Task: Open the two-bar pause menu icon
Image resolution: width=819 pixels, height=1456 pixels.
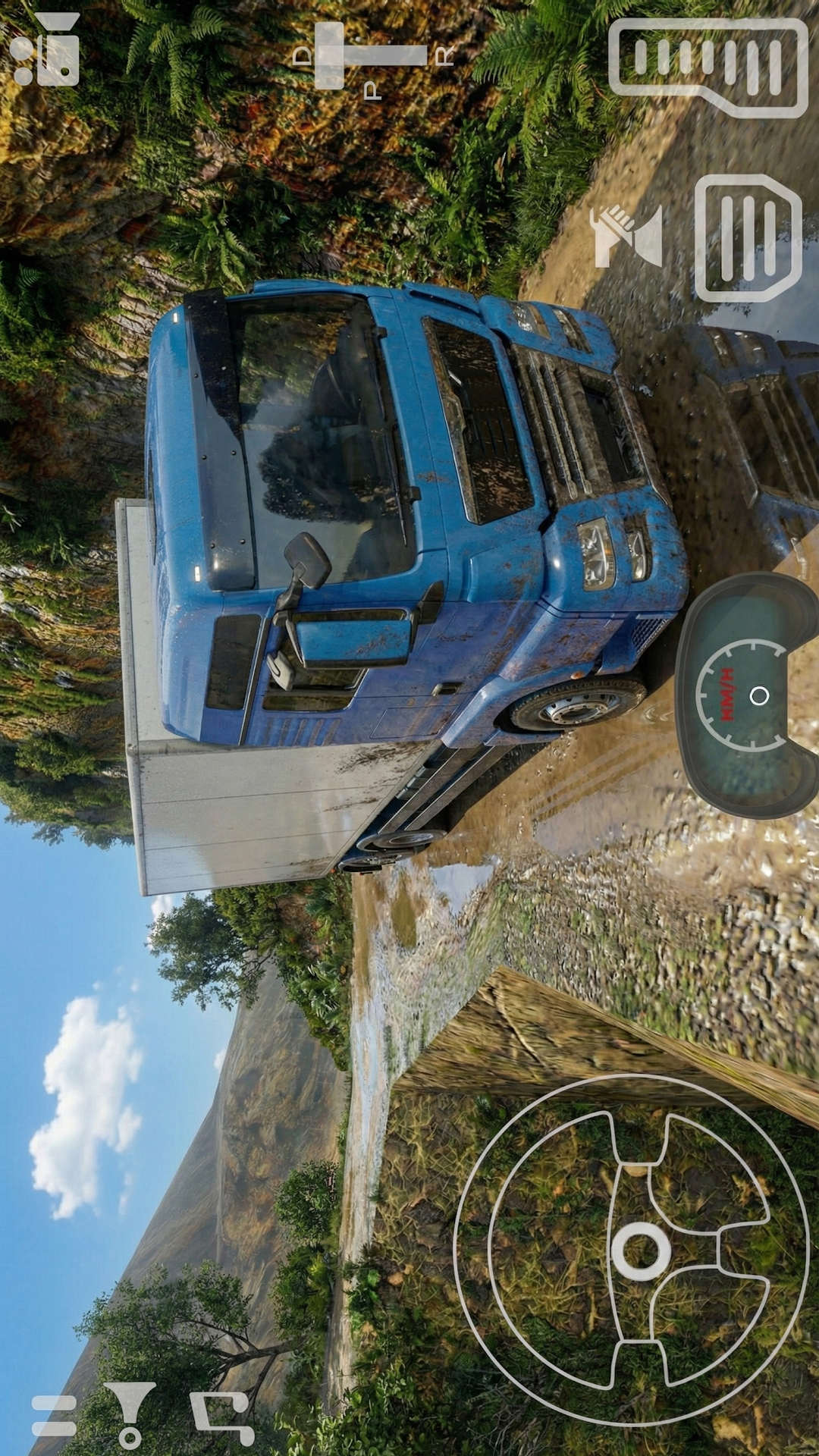Action: pyautogui.click(x=54, y=1415)
